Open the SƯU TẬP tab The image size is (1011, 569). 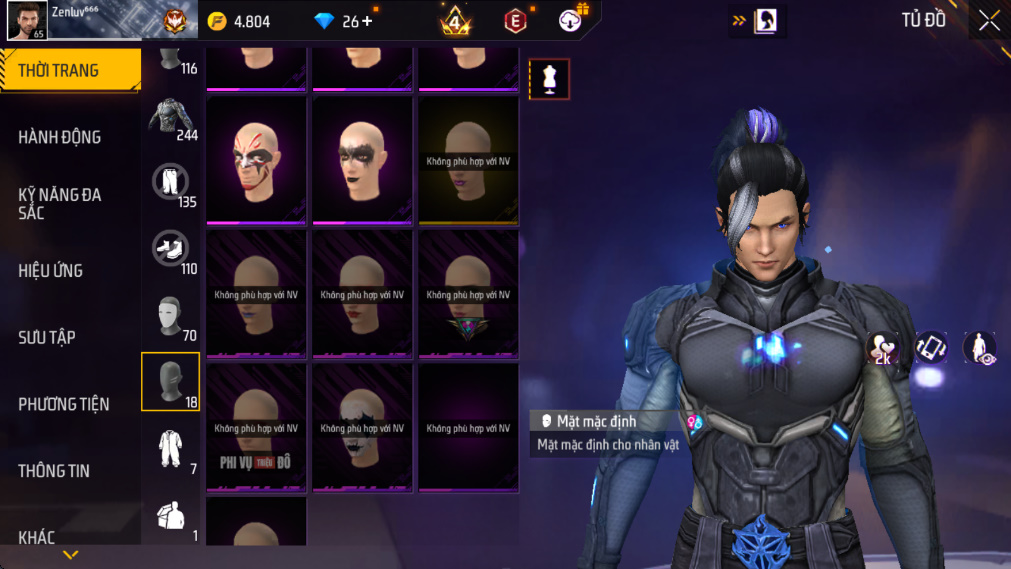point(47,338)
